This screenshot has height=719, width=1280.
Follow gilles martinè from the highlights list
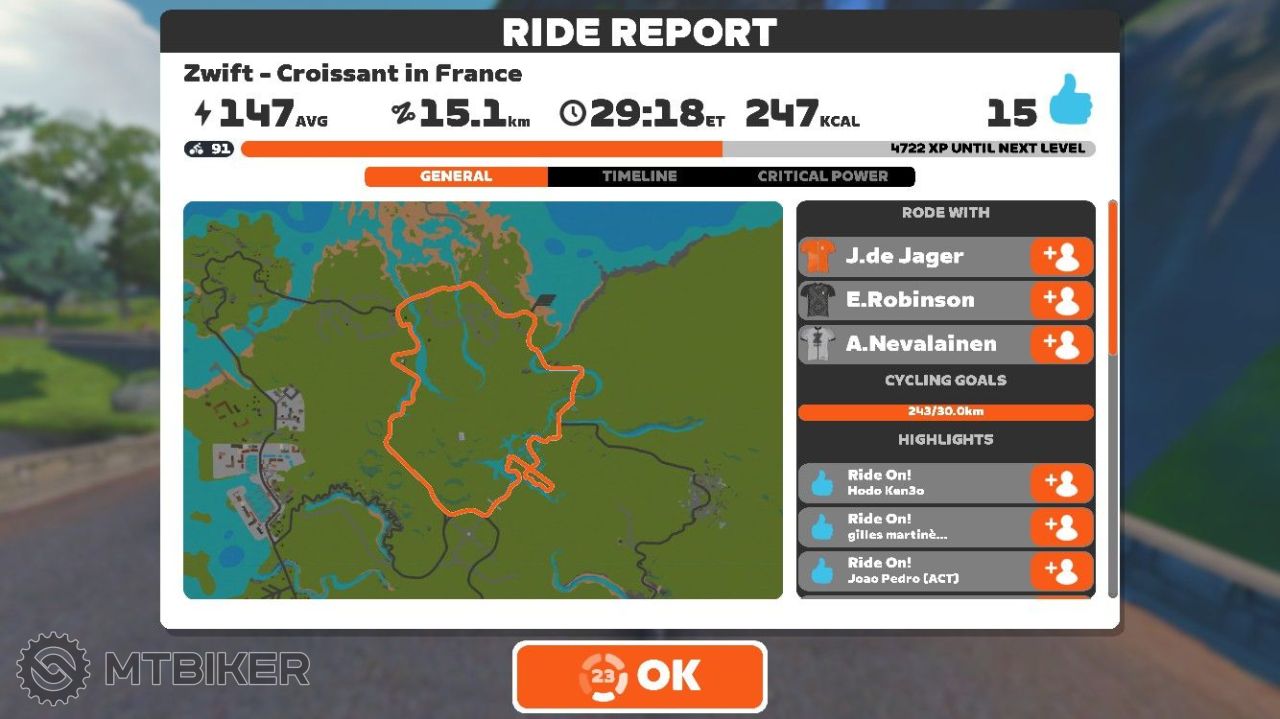pyautogui.click(x=1061, y=527)
